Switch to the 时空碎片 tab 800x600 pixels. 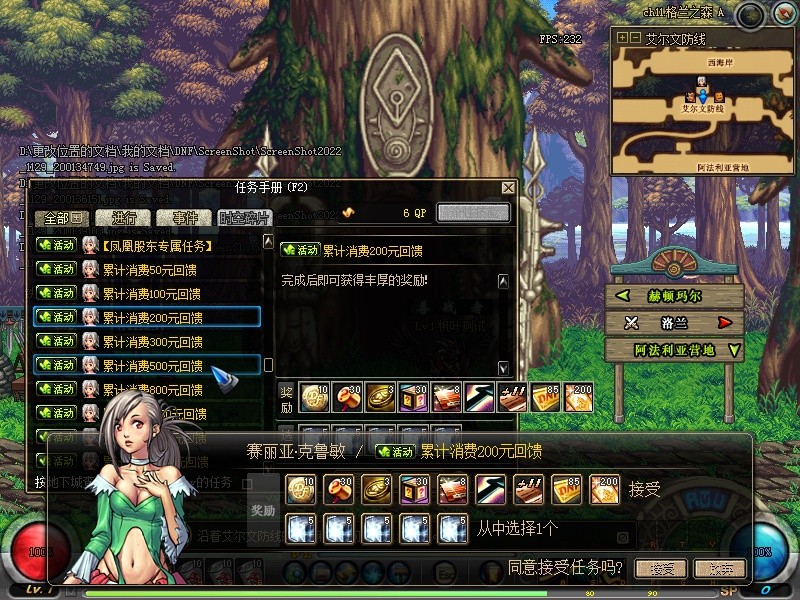(244, 218)
